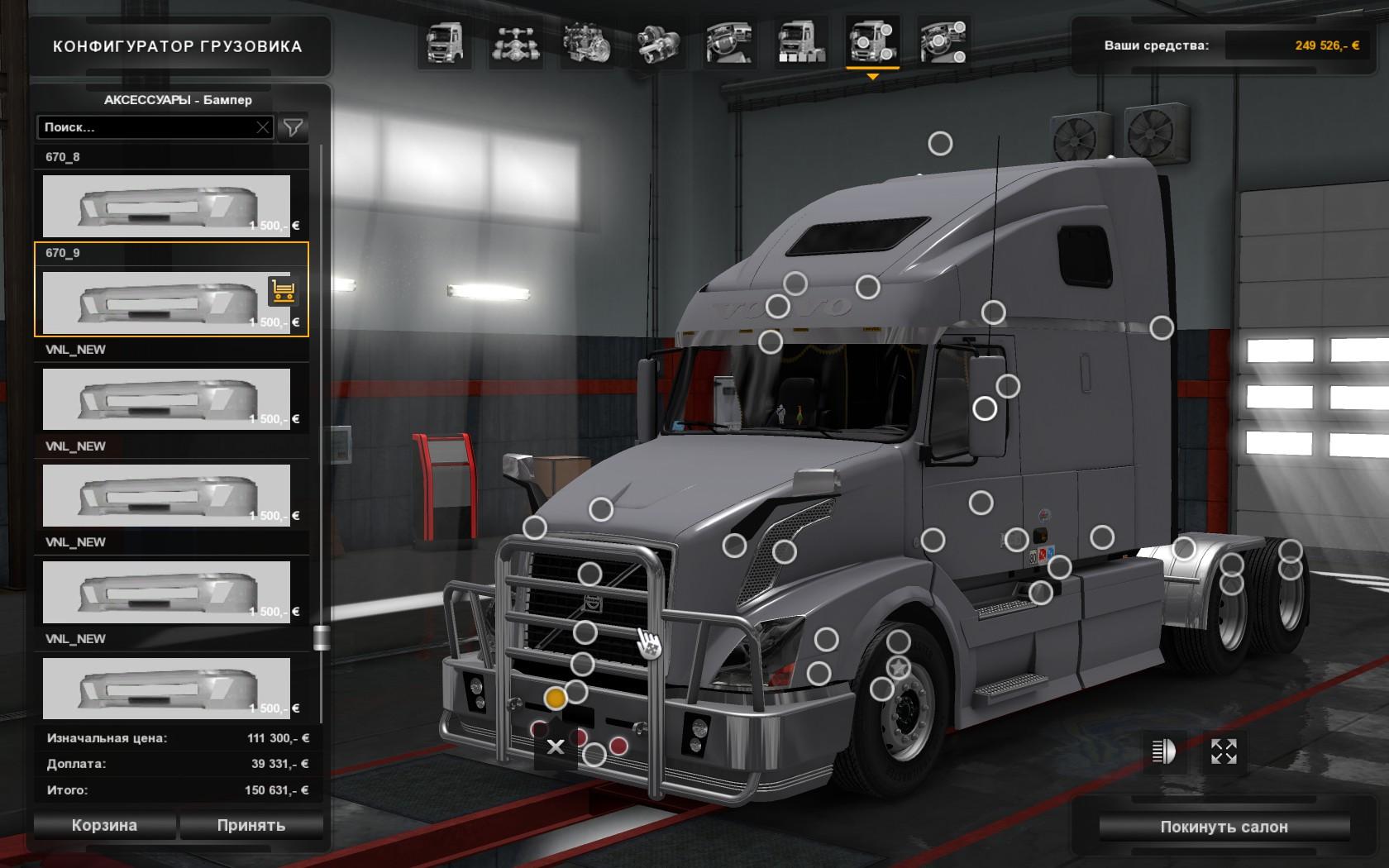Toggle the truck headlights icon
Viewport: 1389px width, 868px height.
(1163, 751)
